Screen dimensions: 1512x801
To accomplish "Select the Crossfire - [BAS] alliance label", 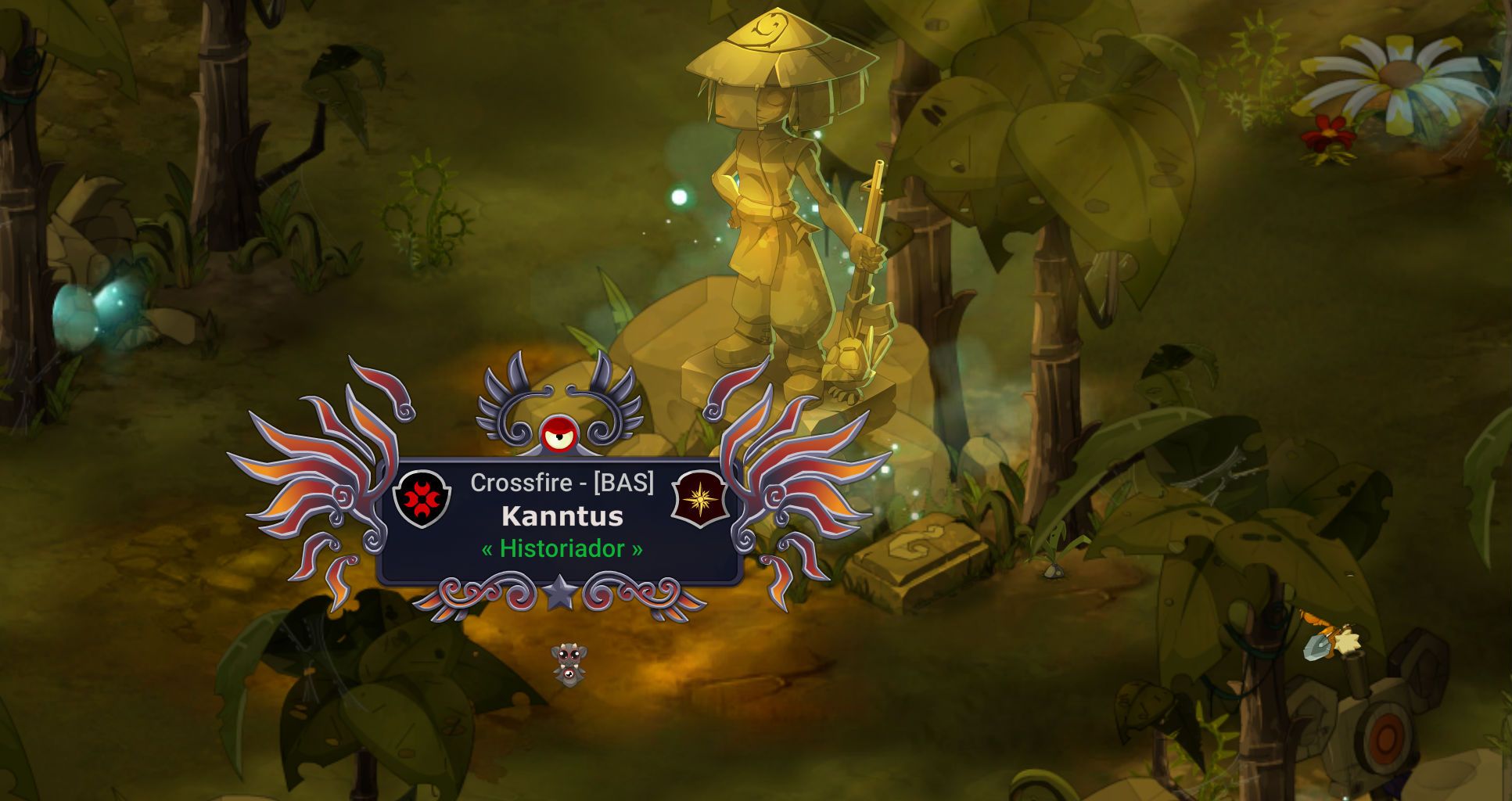I will click(562, 483).
